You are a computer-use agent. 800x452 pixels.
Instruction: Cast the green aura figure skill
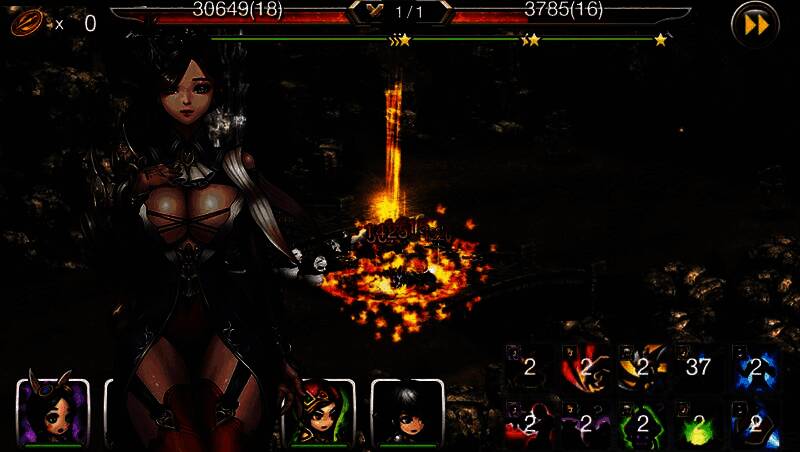tap(641, 423)
